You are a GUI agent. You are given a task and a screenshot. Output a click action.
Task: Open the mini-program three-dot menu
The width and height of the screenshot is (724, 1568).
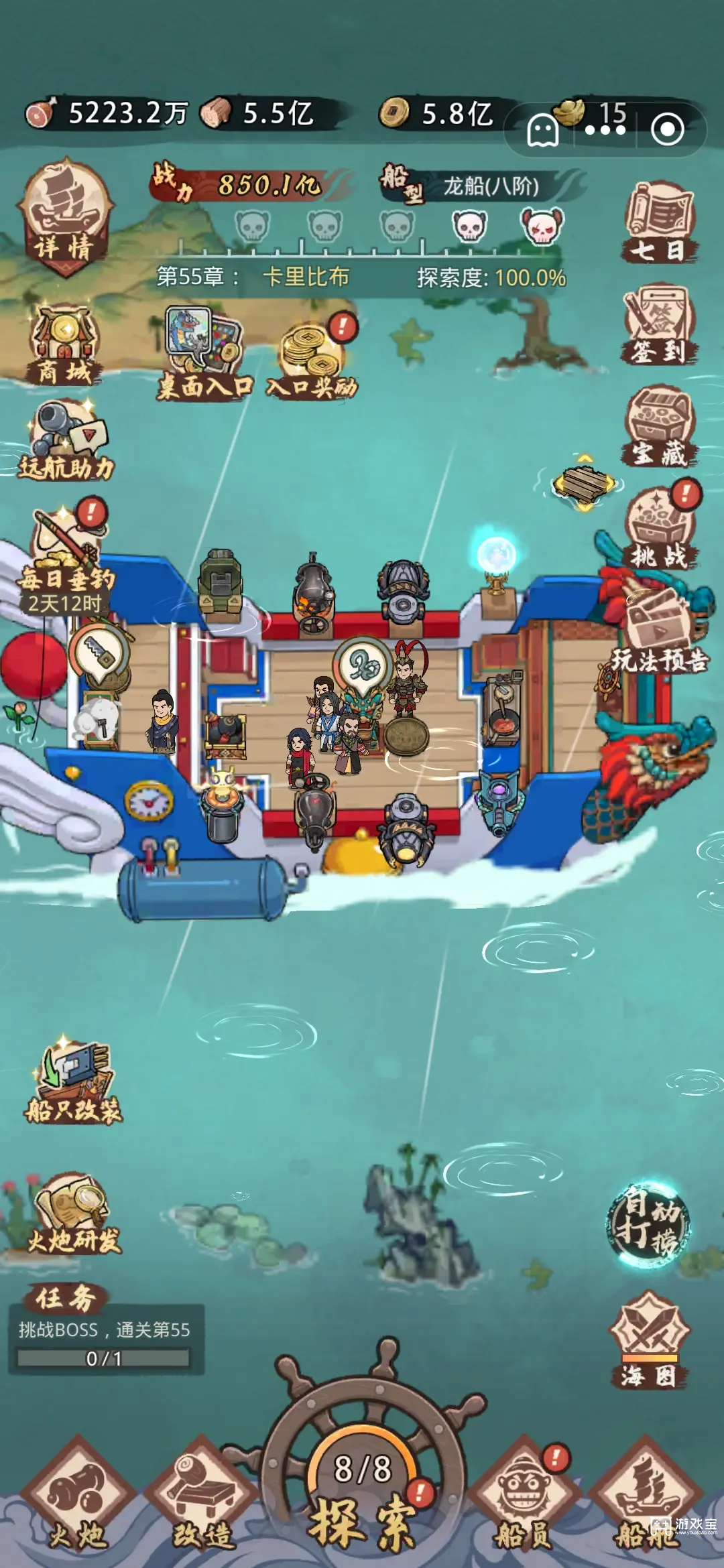tap(605, 130)
